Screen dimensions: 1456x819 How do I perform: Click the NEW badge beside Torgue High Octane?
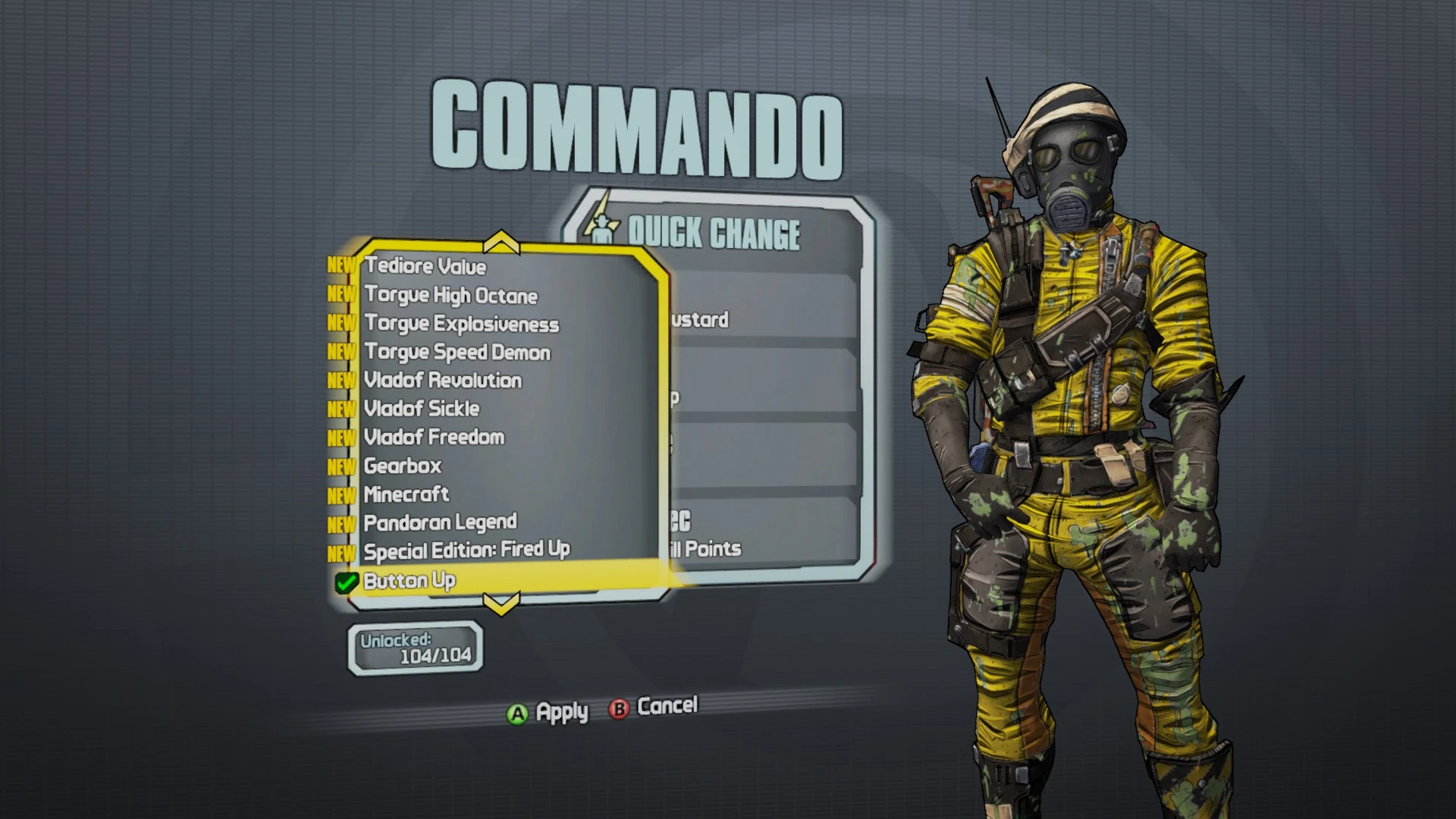(343, 295)
